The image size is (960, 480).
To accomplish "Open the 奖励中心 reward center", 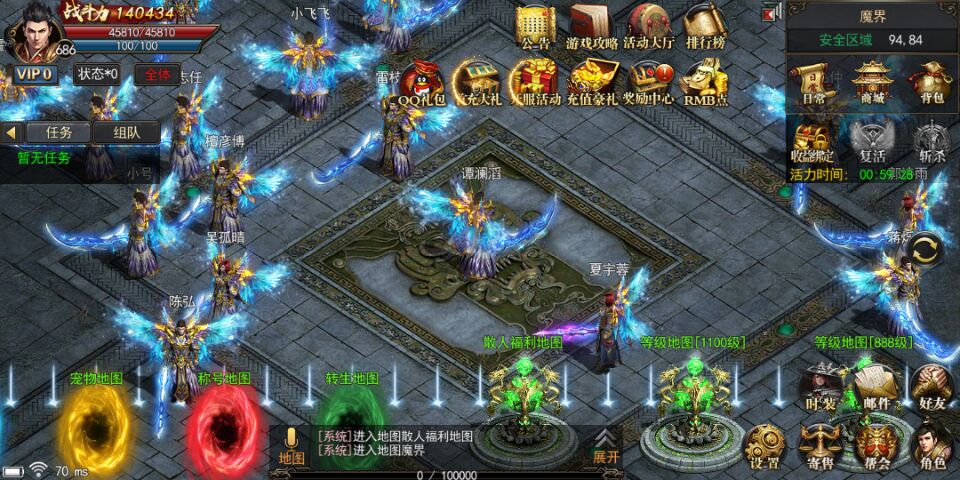I will (649, 82).
